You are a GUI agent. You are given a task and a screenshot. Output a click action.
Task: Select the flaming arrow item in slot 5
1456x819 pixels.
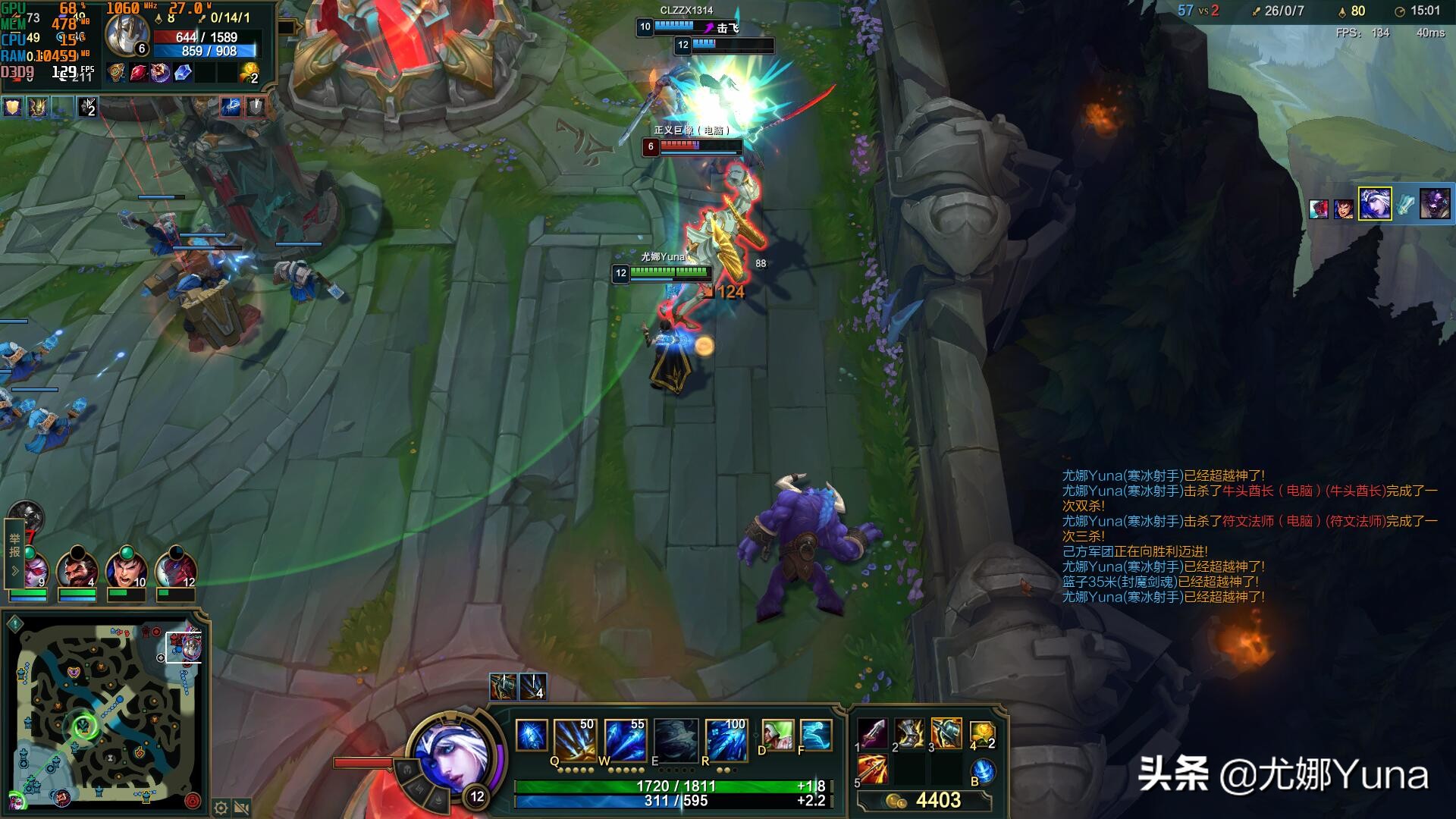tap(872, 770)
